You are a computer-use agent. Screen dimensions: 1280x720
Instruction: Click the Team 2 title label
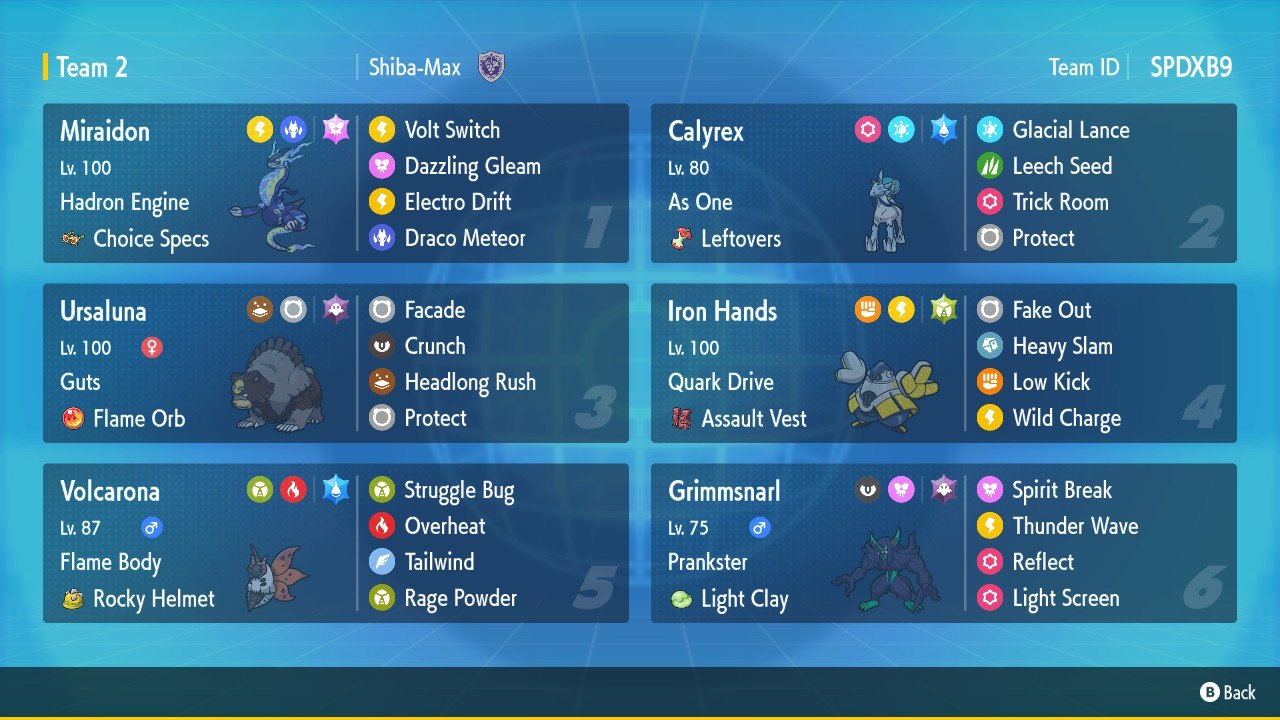click(x=92, y=67)
